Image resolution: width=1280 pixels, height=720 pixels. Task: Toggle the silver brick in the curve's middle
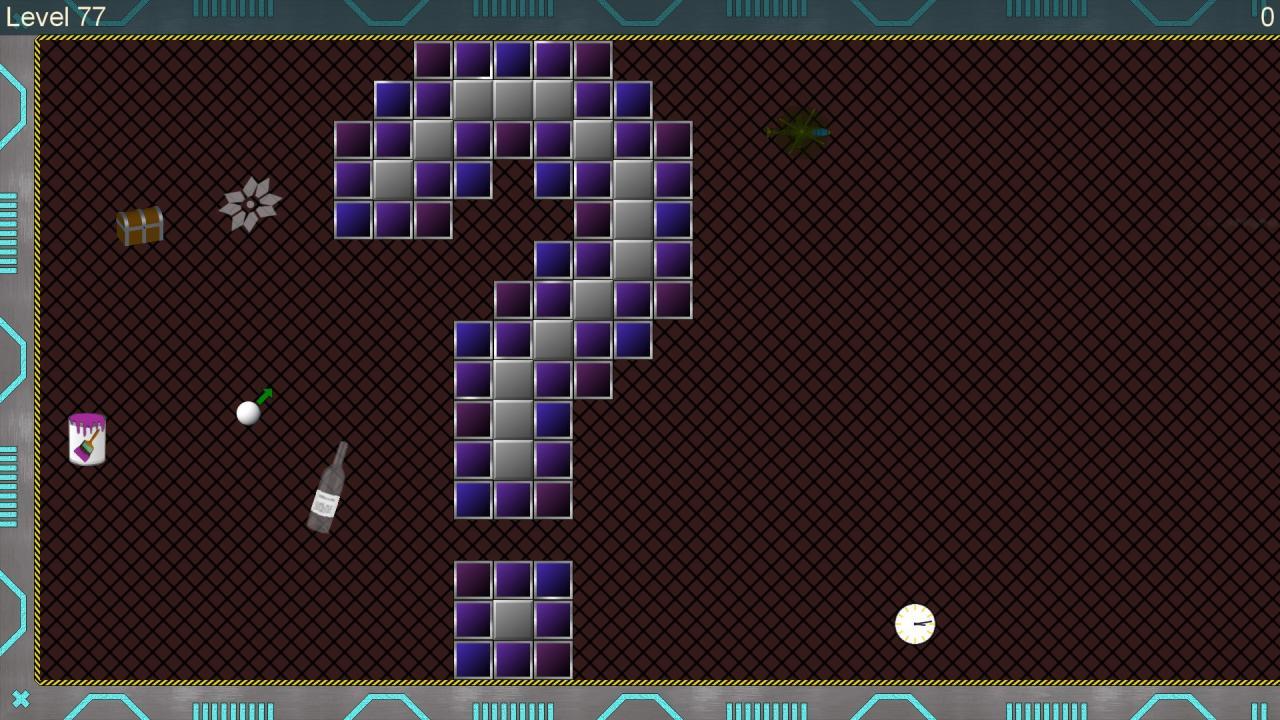click(594, 300)
